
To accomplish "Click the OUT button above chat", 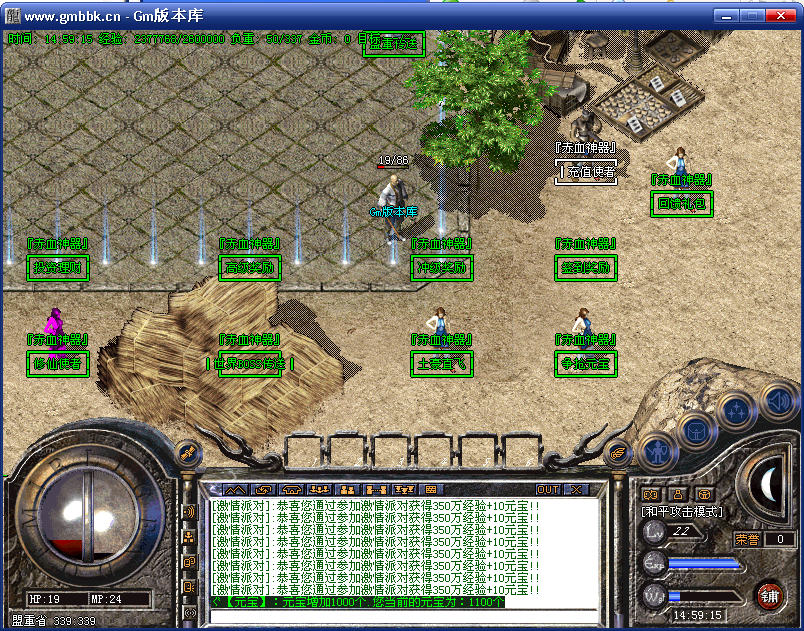I will (x=548, y=490).
